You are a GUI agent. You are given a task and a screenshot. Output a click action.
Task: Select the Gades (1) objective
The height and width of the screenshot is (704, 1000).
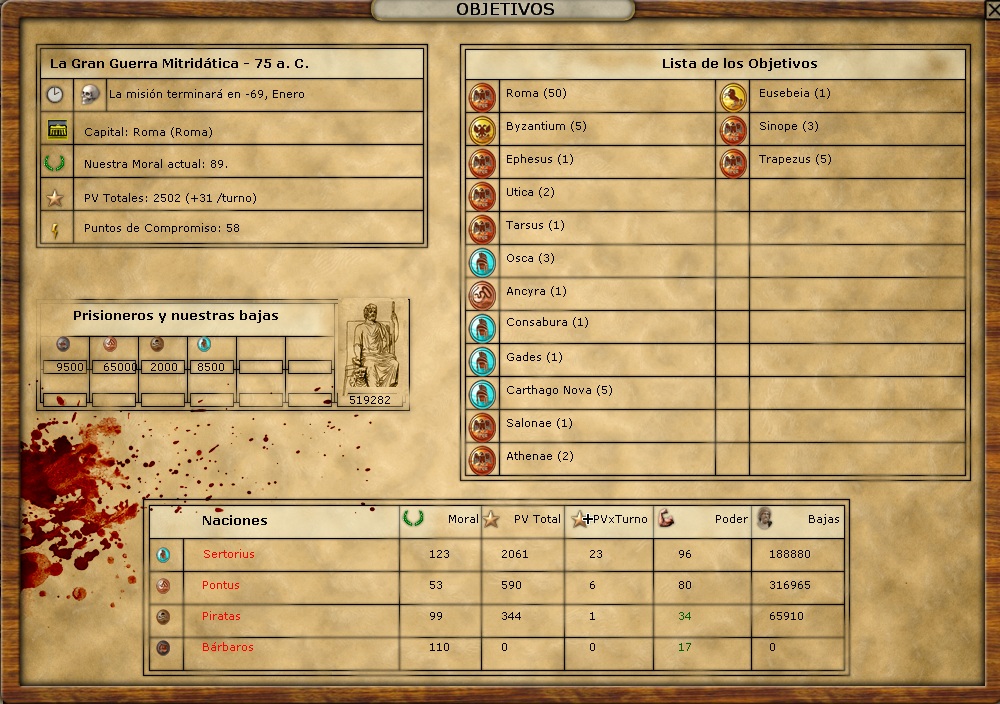coord(534,358)
